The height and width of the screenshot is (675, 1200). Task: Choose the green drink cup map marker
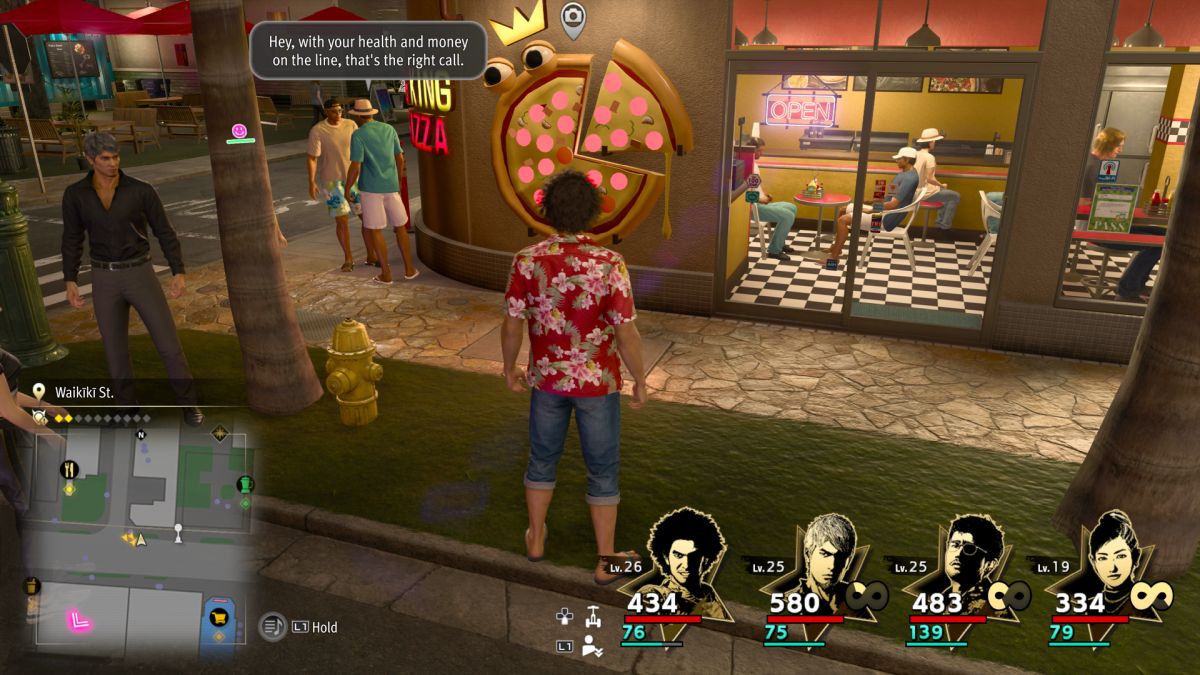(245, 485)
